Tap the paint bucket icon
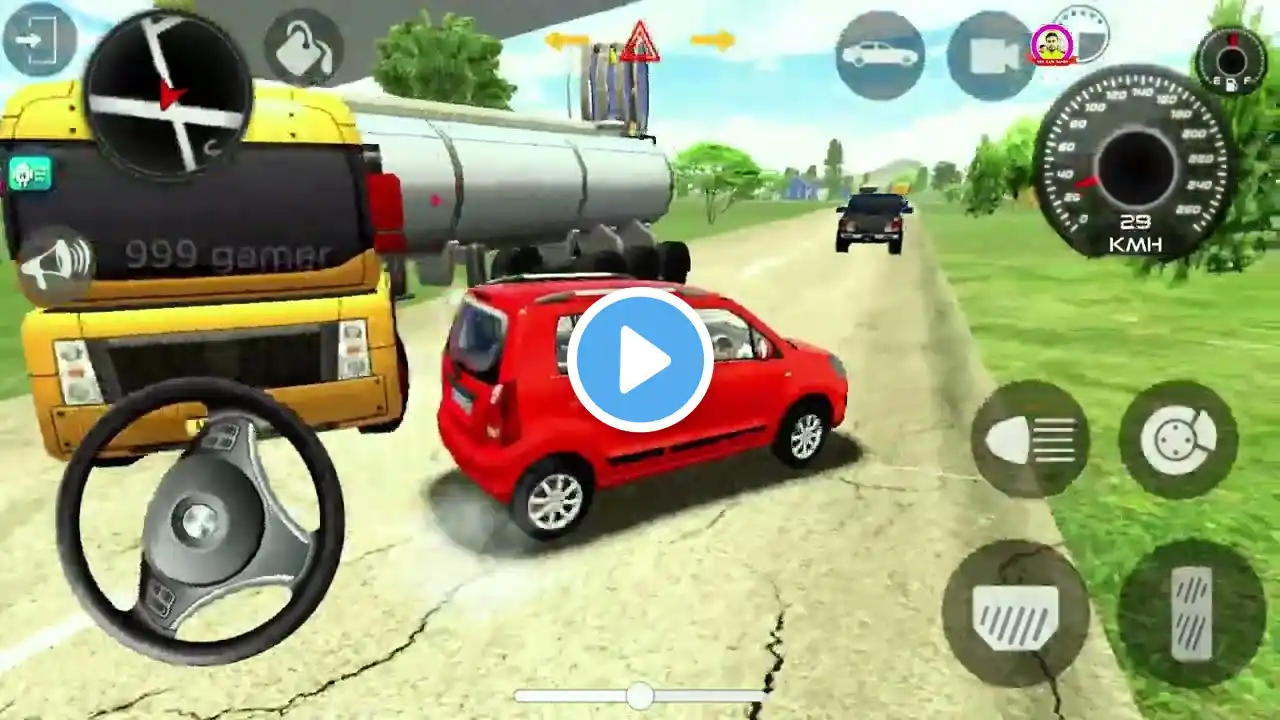Image resolution: width=1280 pixels, height=720 pixels. coord(303,48)
